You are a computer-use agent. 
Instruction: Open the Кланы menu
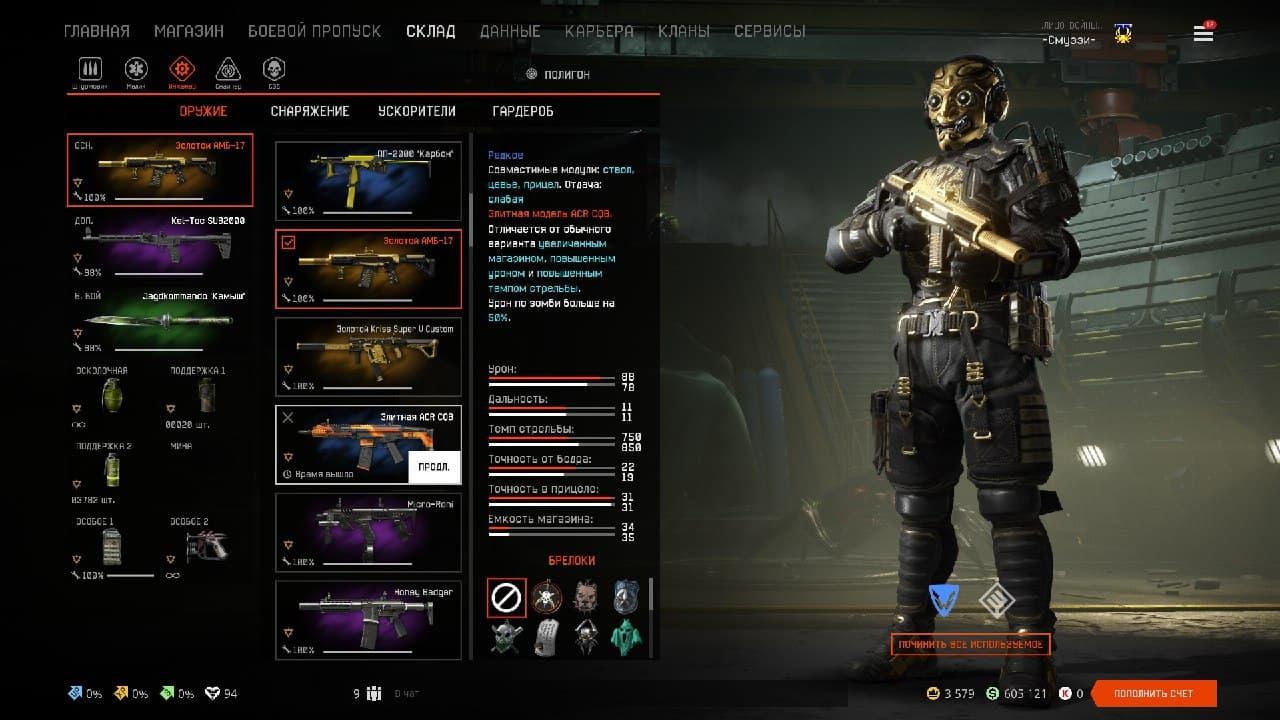pos(684,31)
